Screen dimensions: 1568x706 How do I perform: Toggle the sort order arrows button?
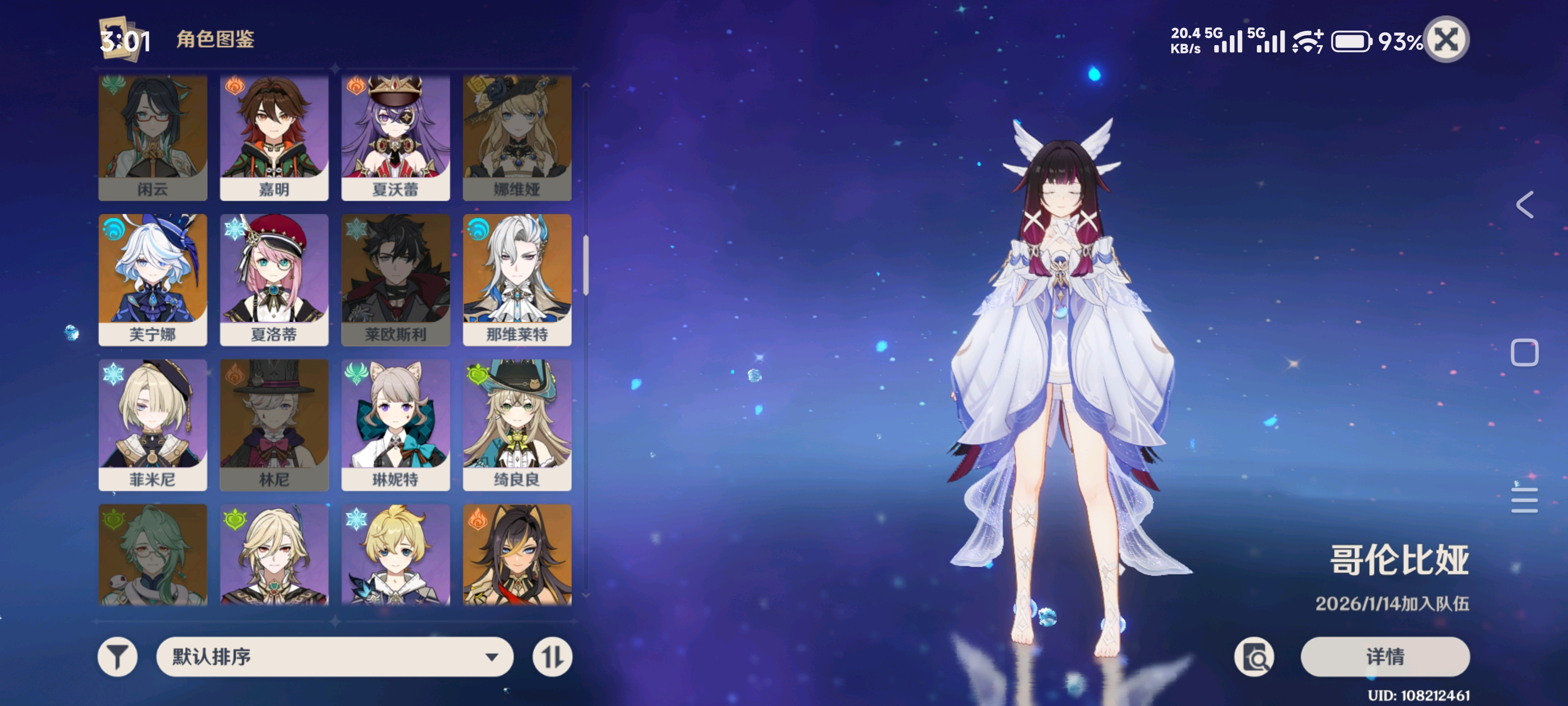pos(552,656)
